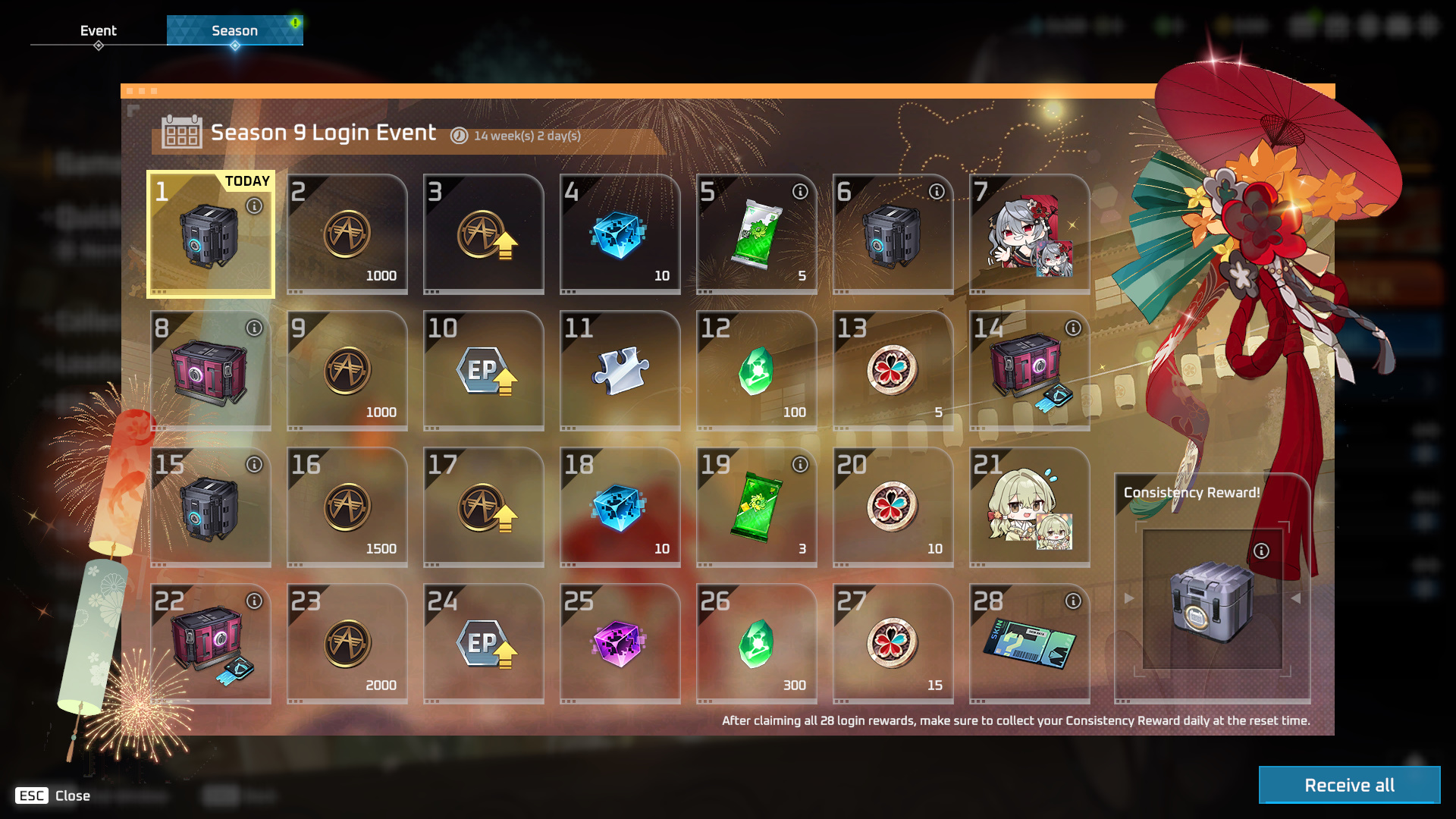
Task: Select the Day 10 EP boost reward
Action: 483,372
